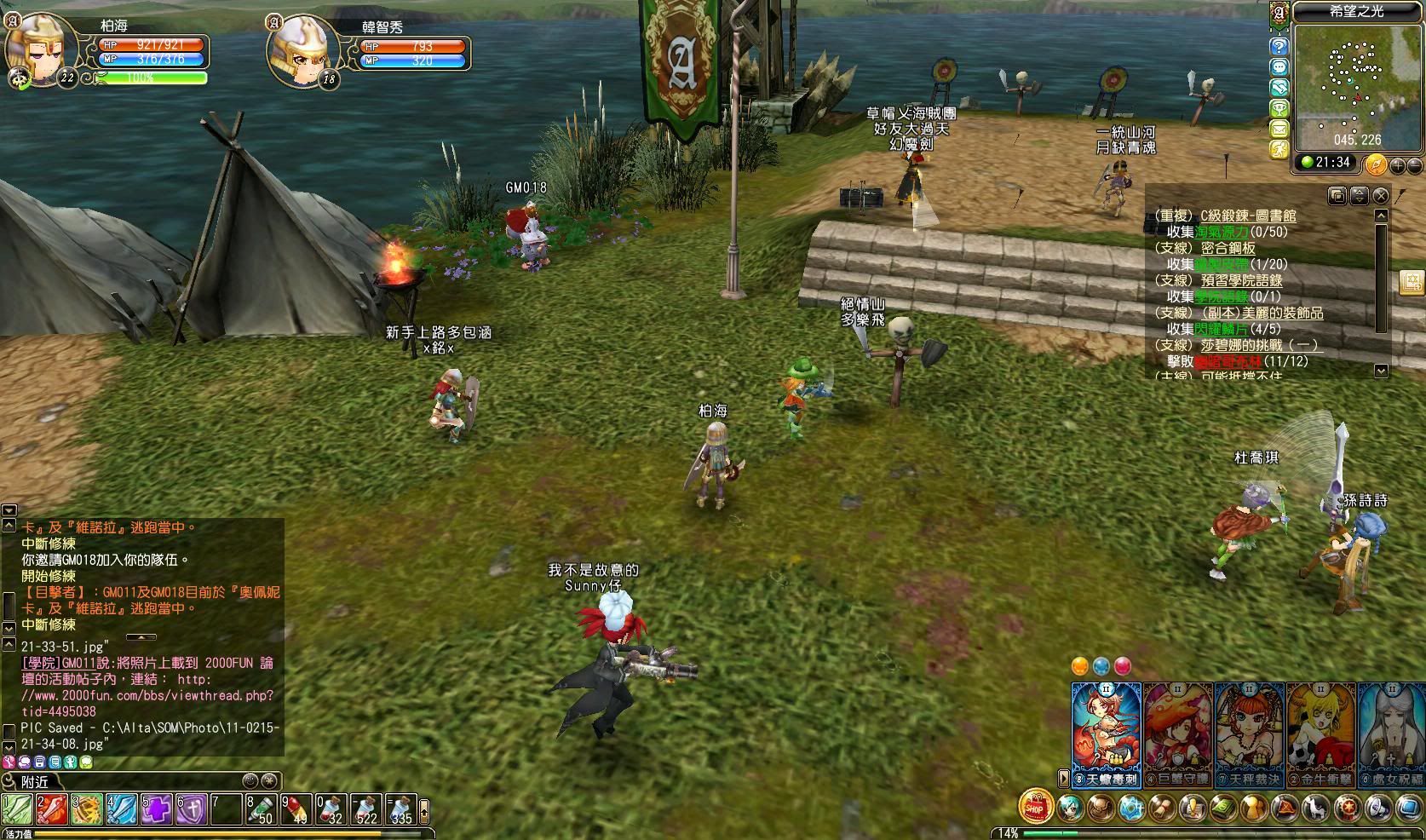Select the 天蠍毒刺 Scorpio card
Viewport: 1426px width, 840px height.
1106,731
